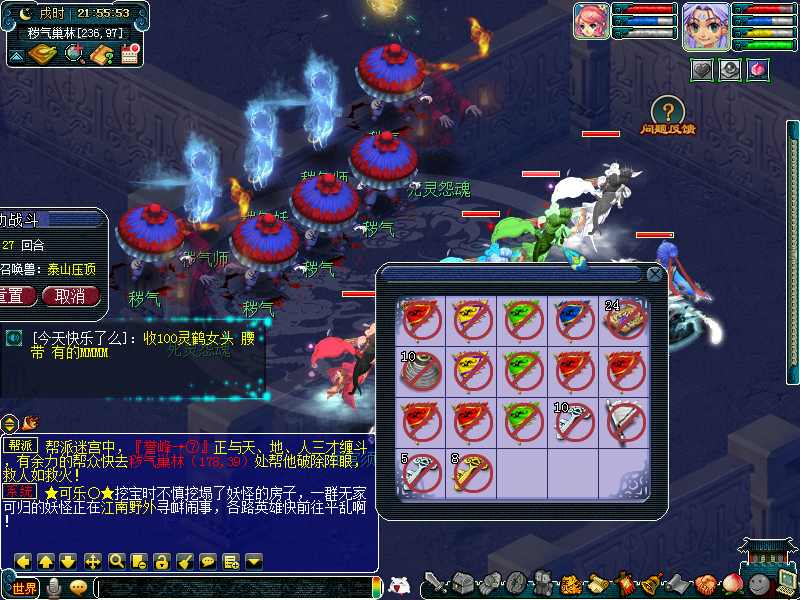
Task: Open the calendar icon with red dot
Action: (x=129, y=54)
